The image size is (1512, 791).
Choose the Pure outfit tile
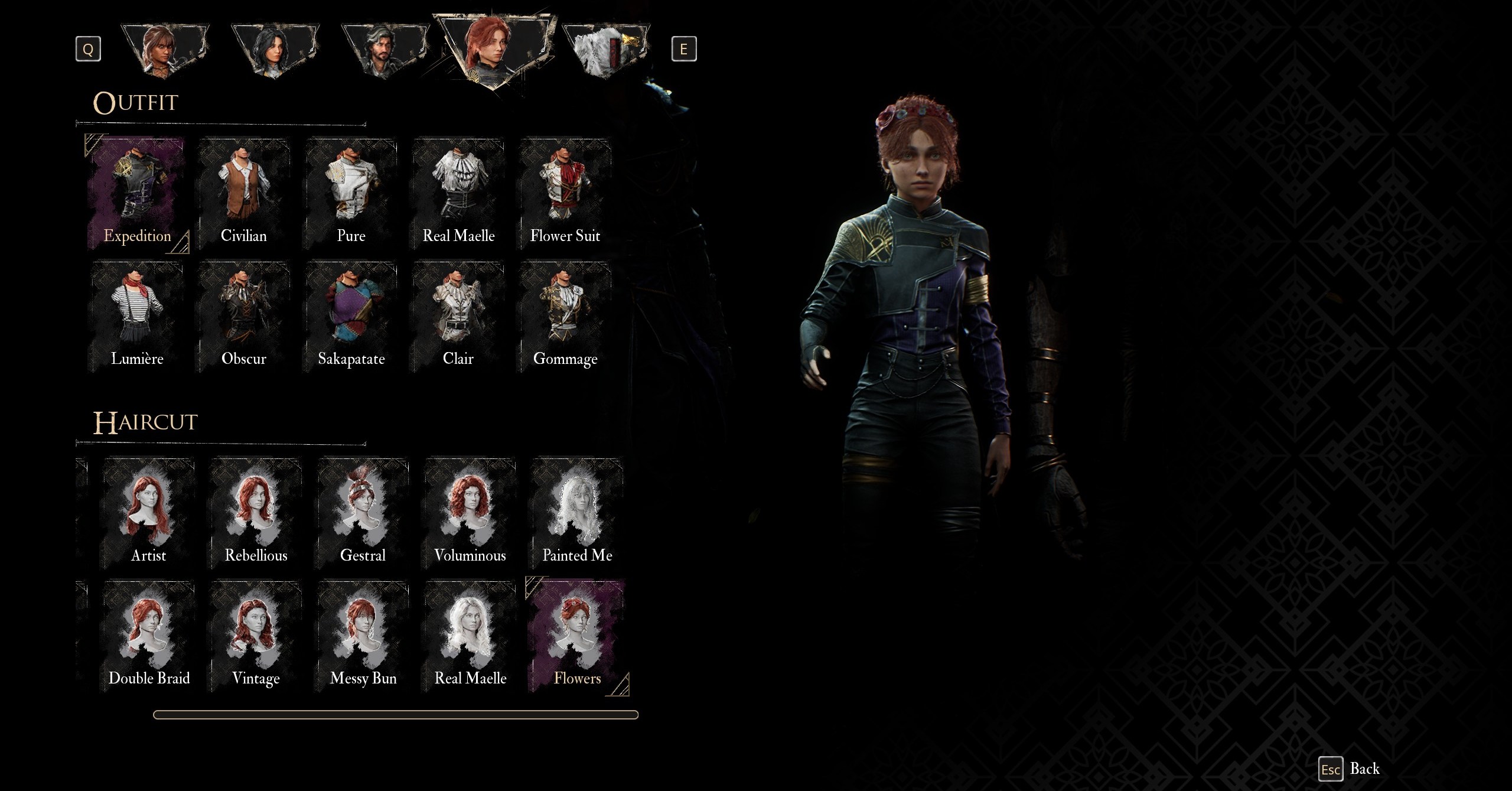[351, 194]
